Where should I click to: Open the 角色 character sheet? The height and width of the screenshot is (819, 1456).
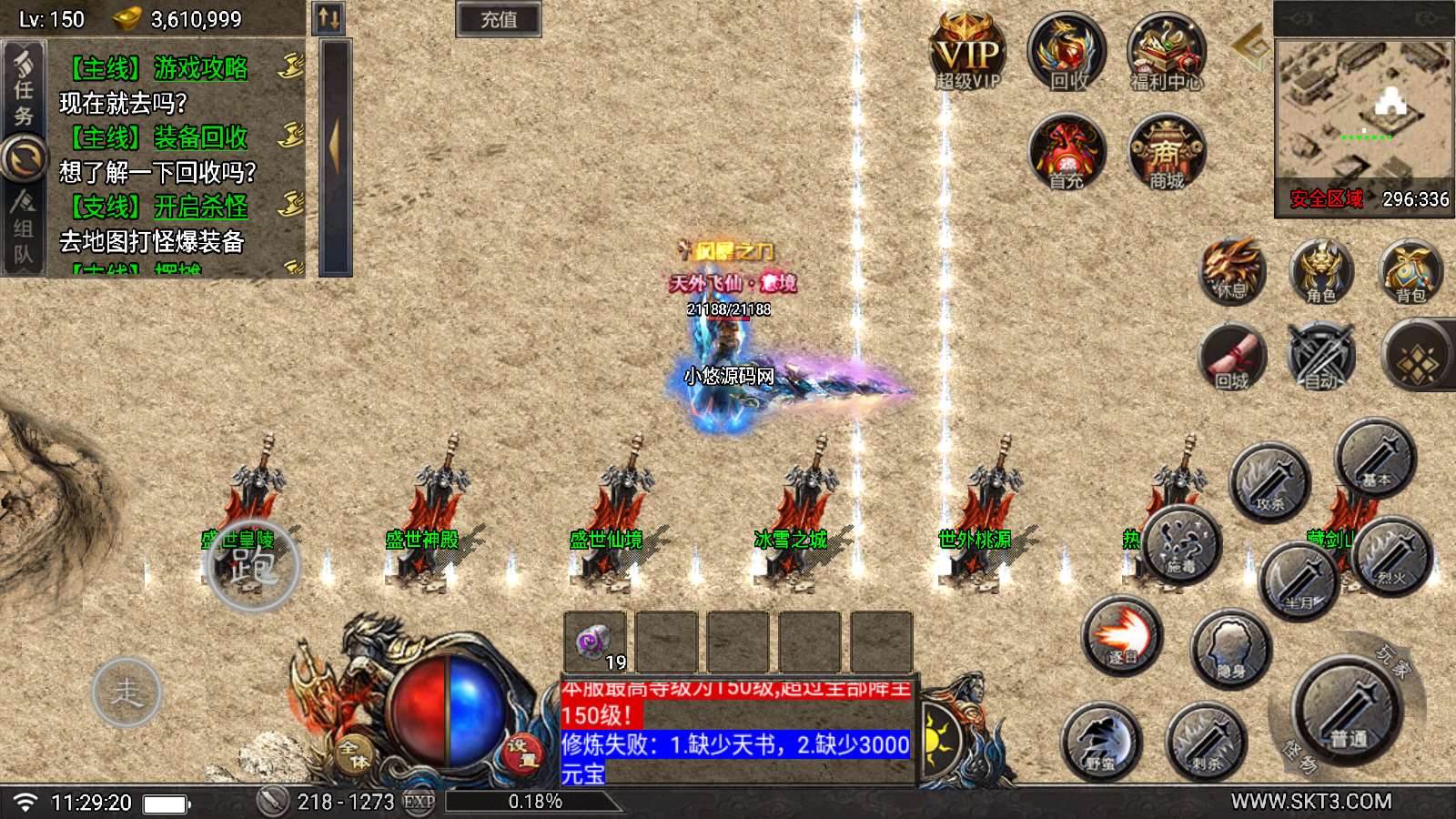[1320, 272]
